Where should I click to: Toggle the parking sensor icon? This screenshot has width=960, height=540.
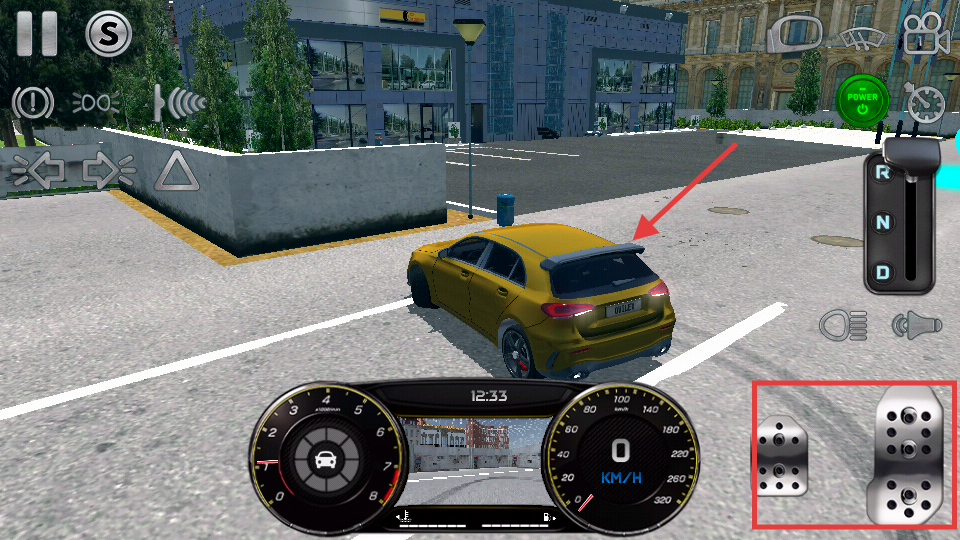tap(179, 102)
